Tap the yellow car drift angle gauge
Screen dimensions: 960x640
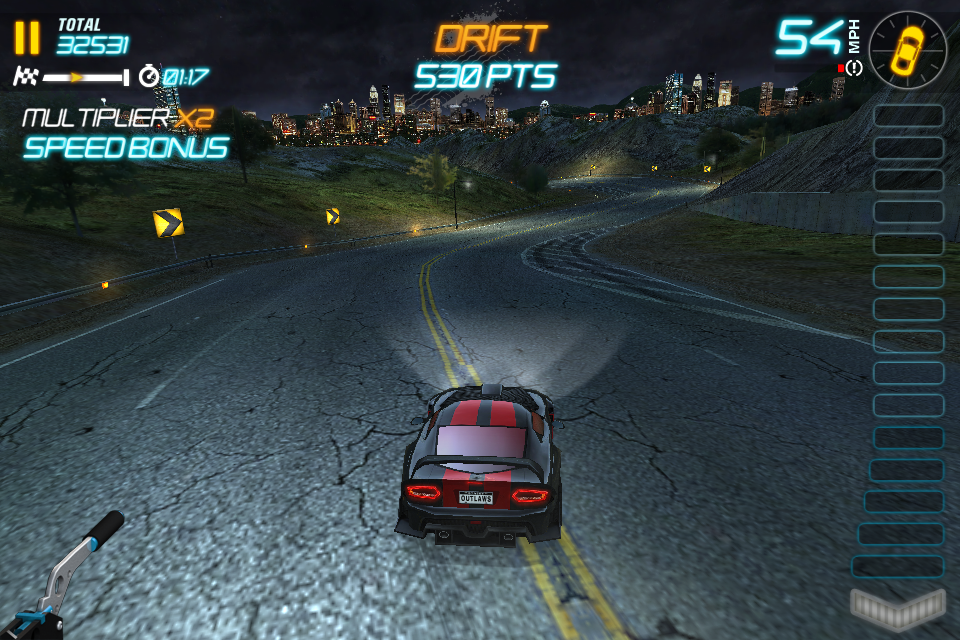pyautogui.click(x=908, y=48)
